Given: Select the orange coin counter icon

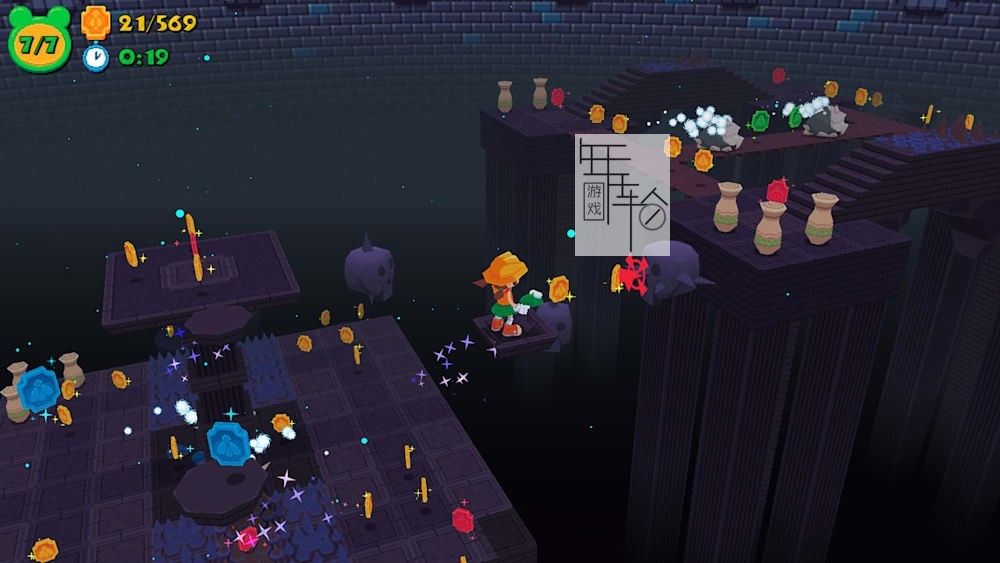Looking at the screenshot, I should [x=96, y=21].
